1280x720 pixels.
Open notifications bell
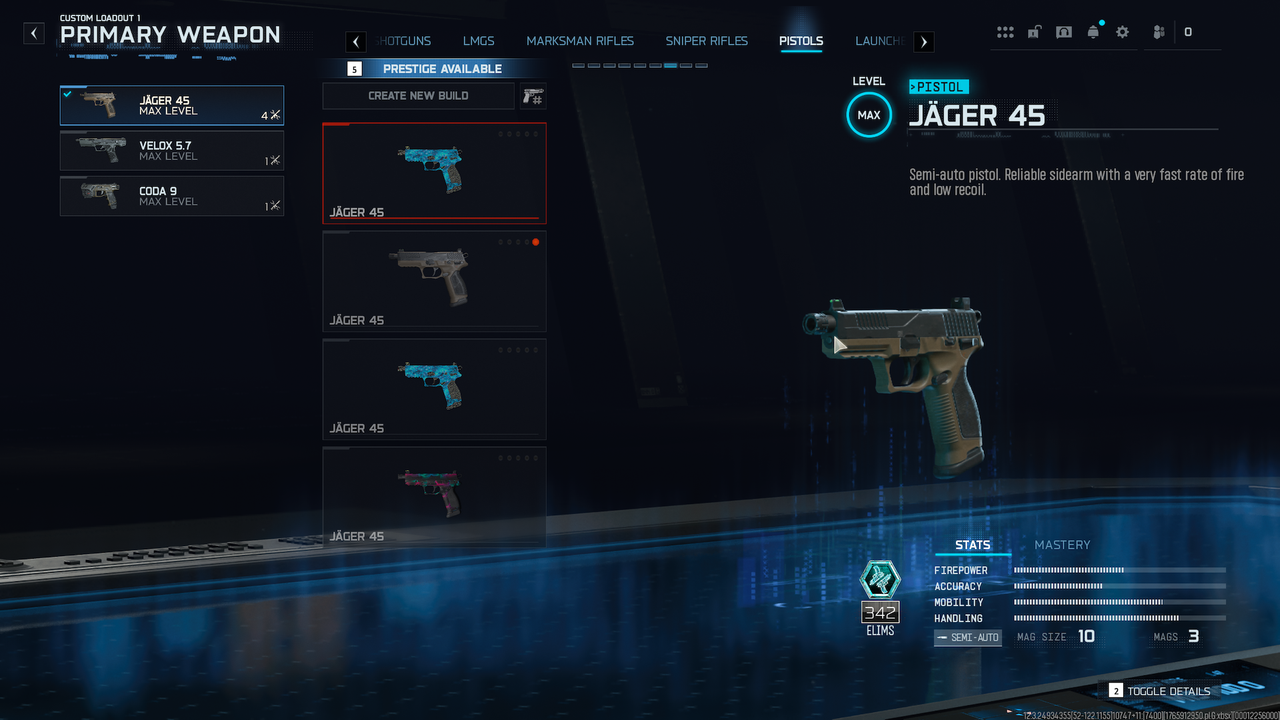[1093, 32]
